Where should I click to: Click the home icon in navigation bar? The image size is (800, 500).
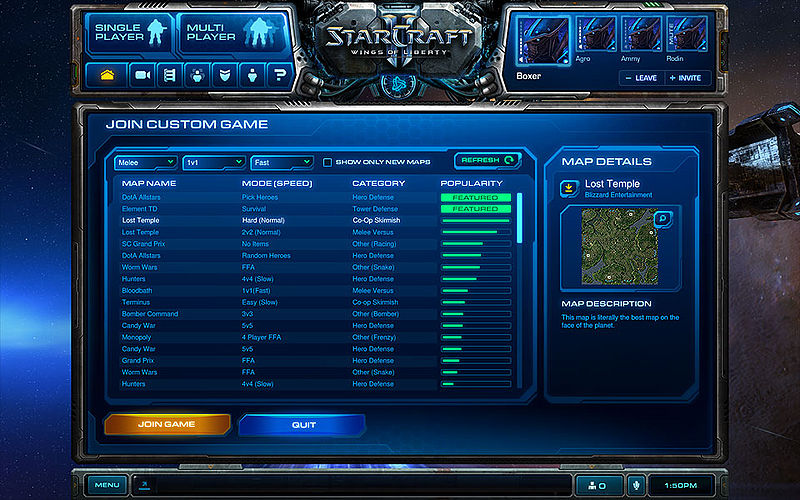click(108, 75)
